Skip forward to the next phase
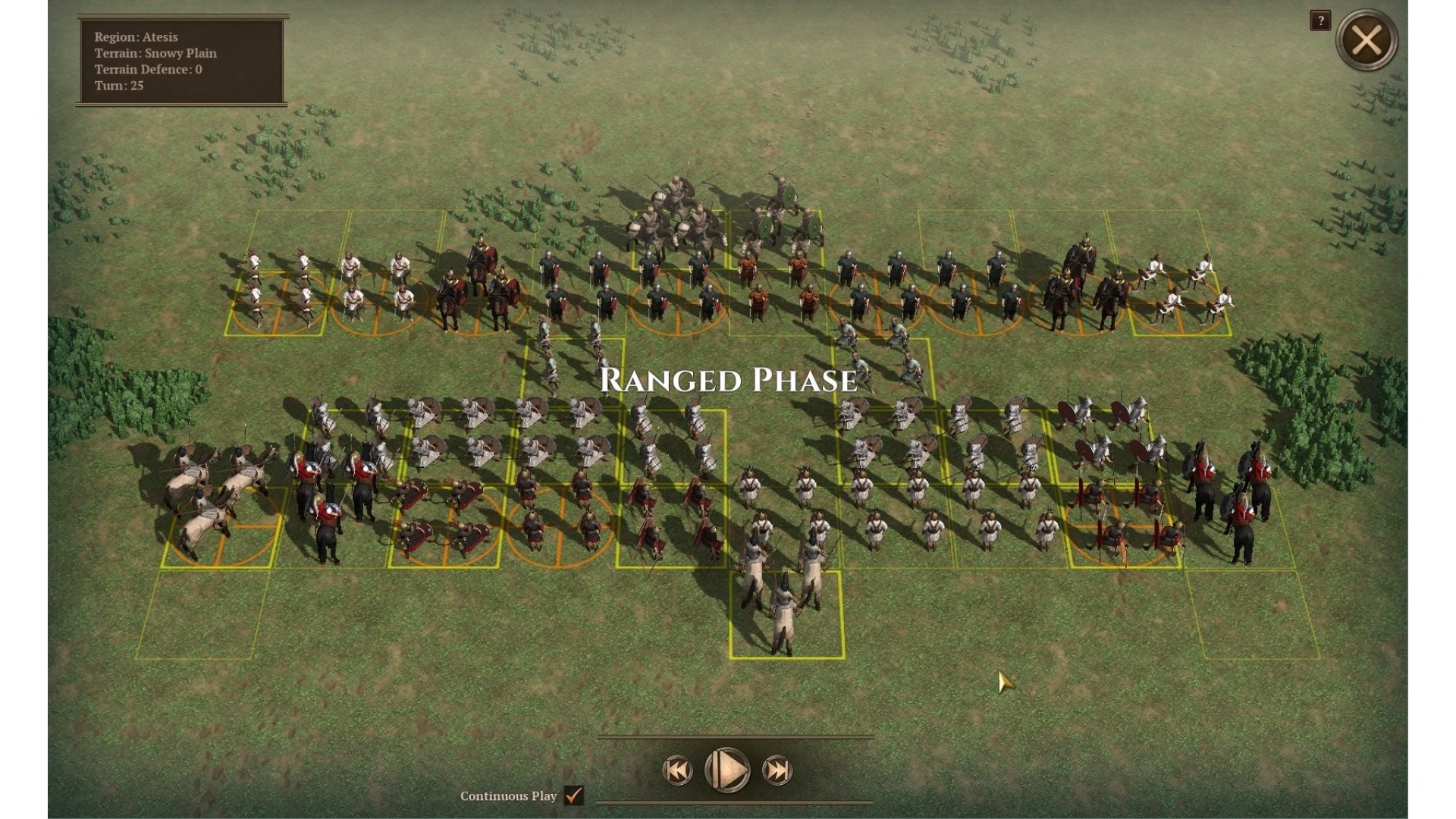Image resolution: width=1456 pixels, height=819 pixels. 777,771
